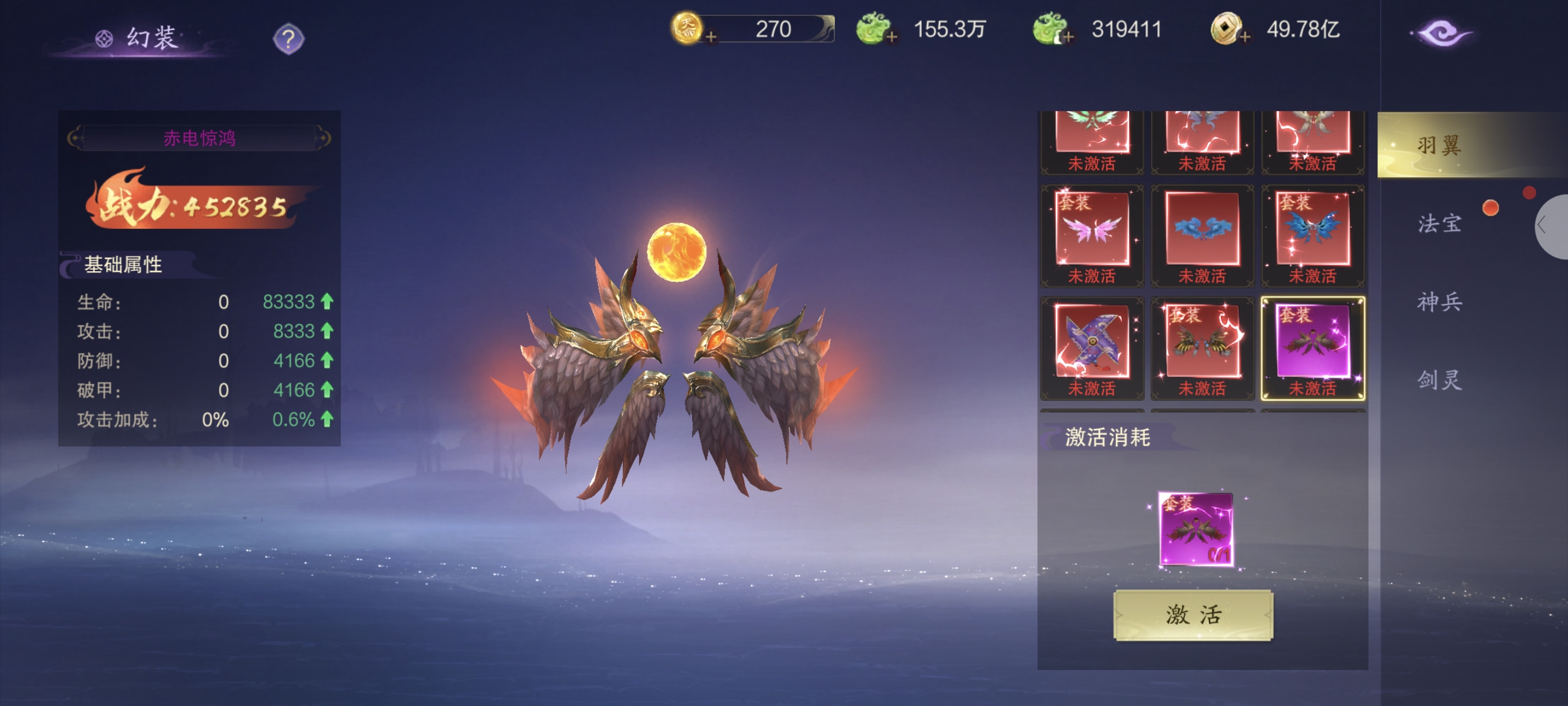Open the 法宝 tab
This screenshot has height=706, width=1568.
[x=1439, y=224]
